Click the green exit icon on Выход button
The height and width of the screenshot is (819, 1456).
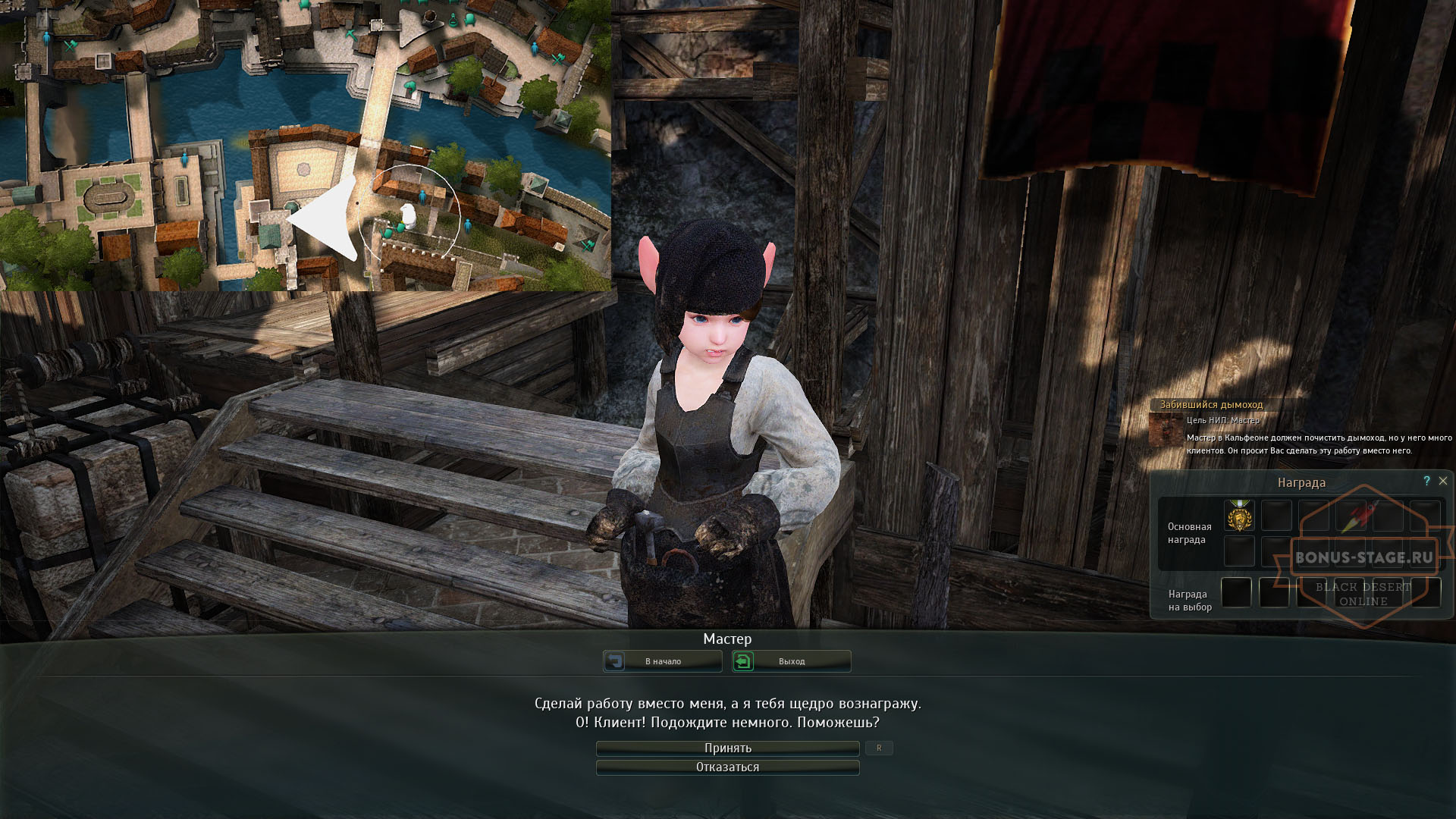click(742, 661)
